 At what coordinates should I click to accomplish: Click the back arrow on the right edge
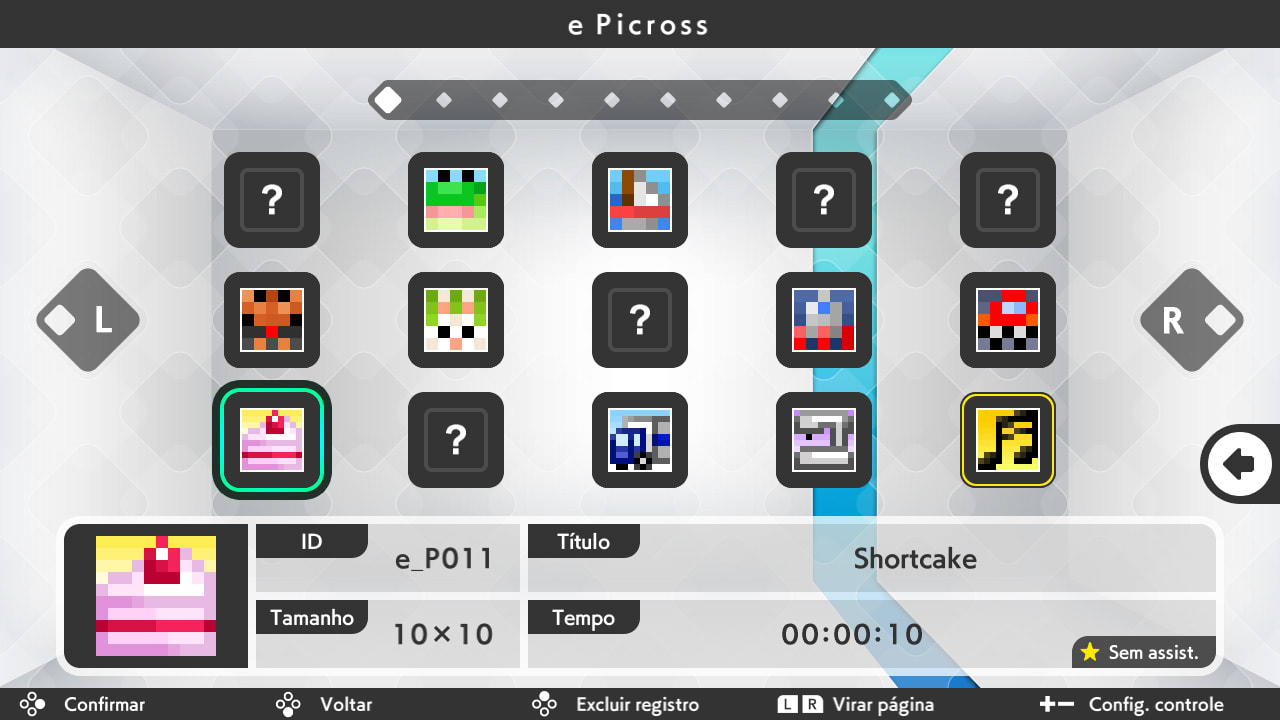1240,463
